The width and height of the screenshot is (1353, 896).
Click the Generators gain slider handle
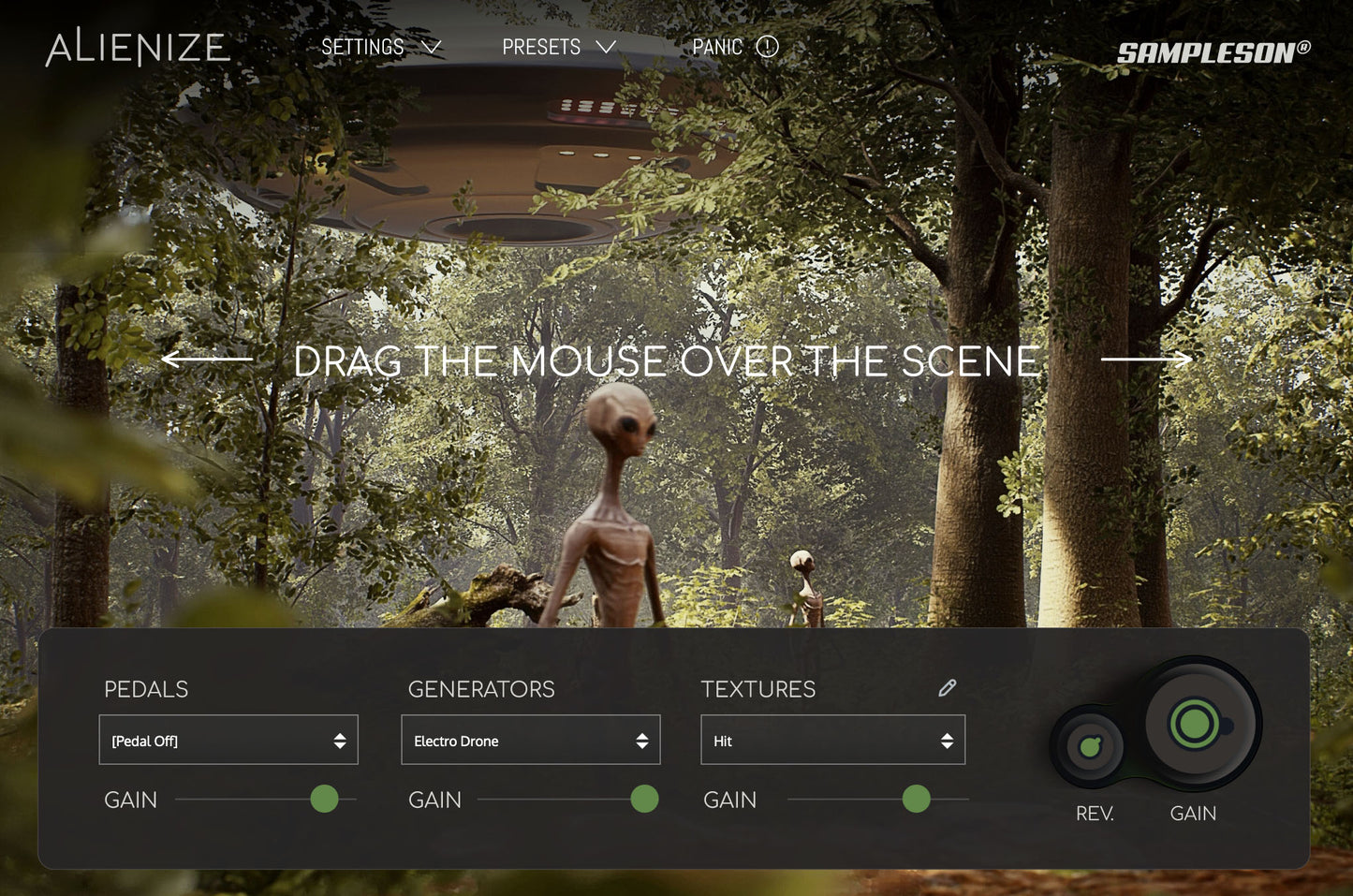pos(644,800)
